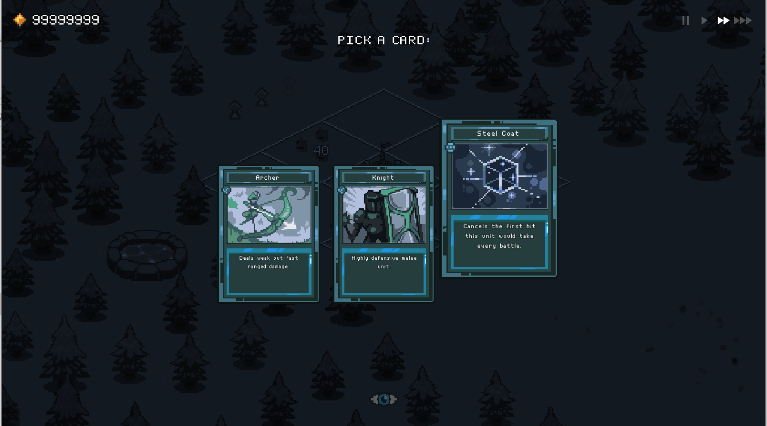Set normal speed with single arrow

(704, 20)
